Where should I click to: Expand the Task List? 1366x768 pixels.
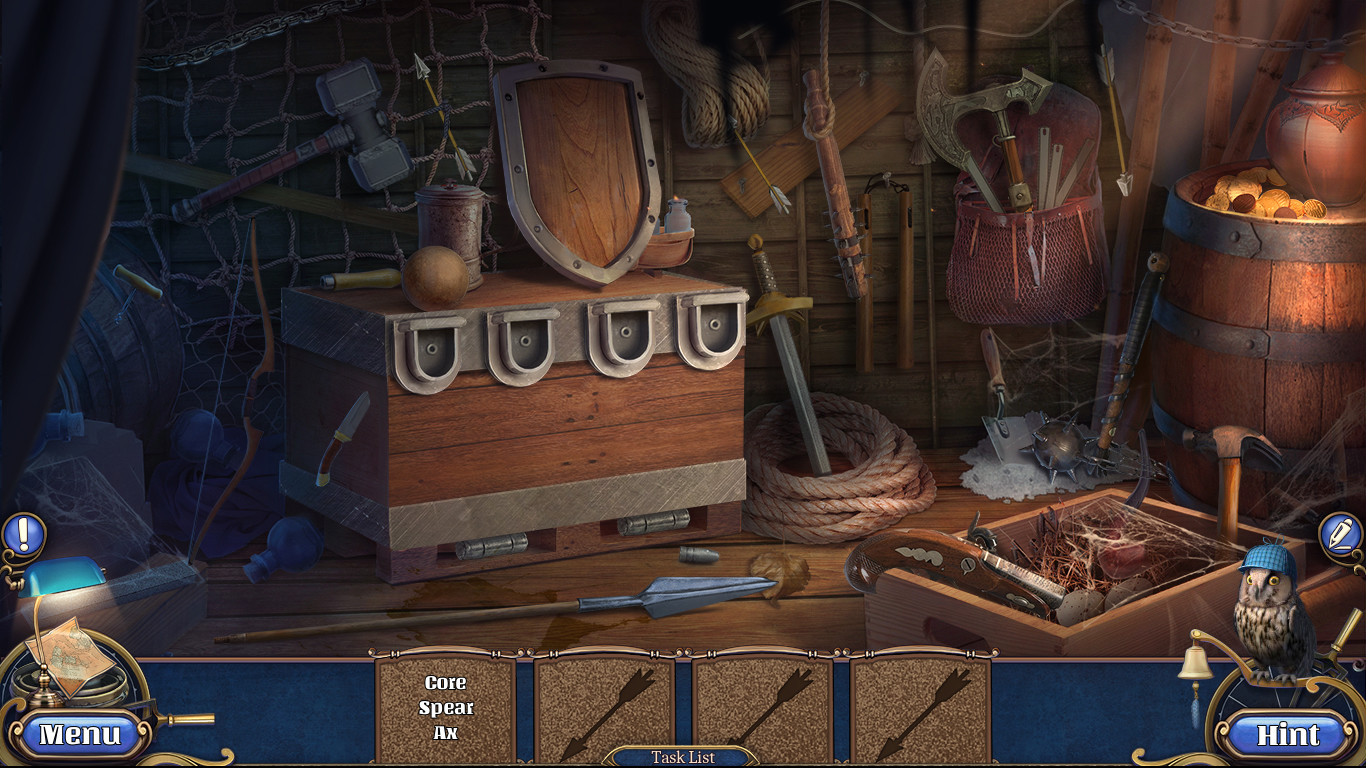683,757
